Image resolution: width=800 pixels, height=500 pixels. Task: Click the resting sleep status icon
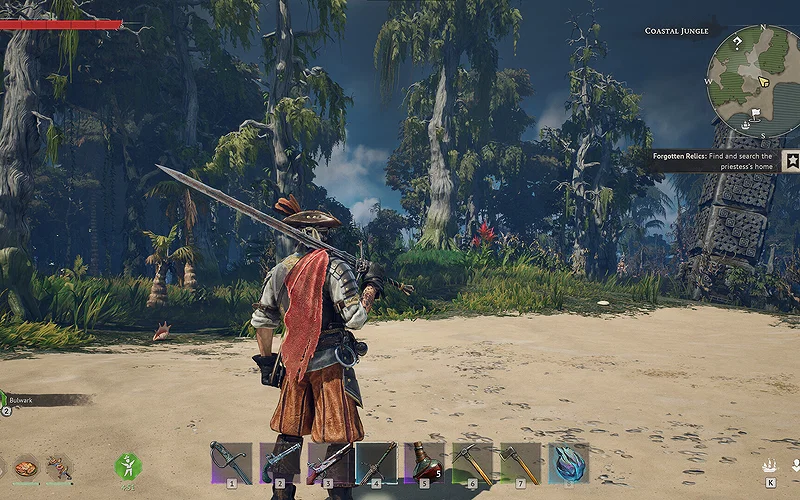(x=59, y=467)
